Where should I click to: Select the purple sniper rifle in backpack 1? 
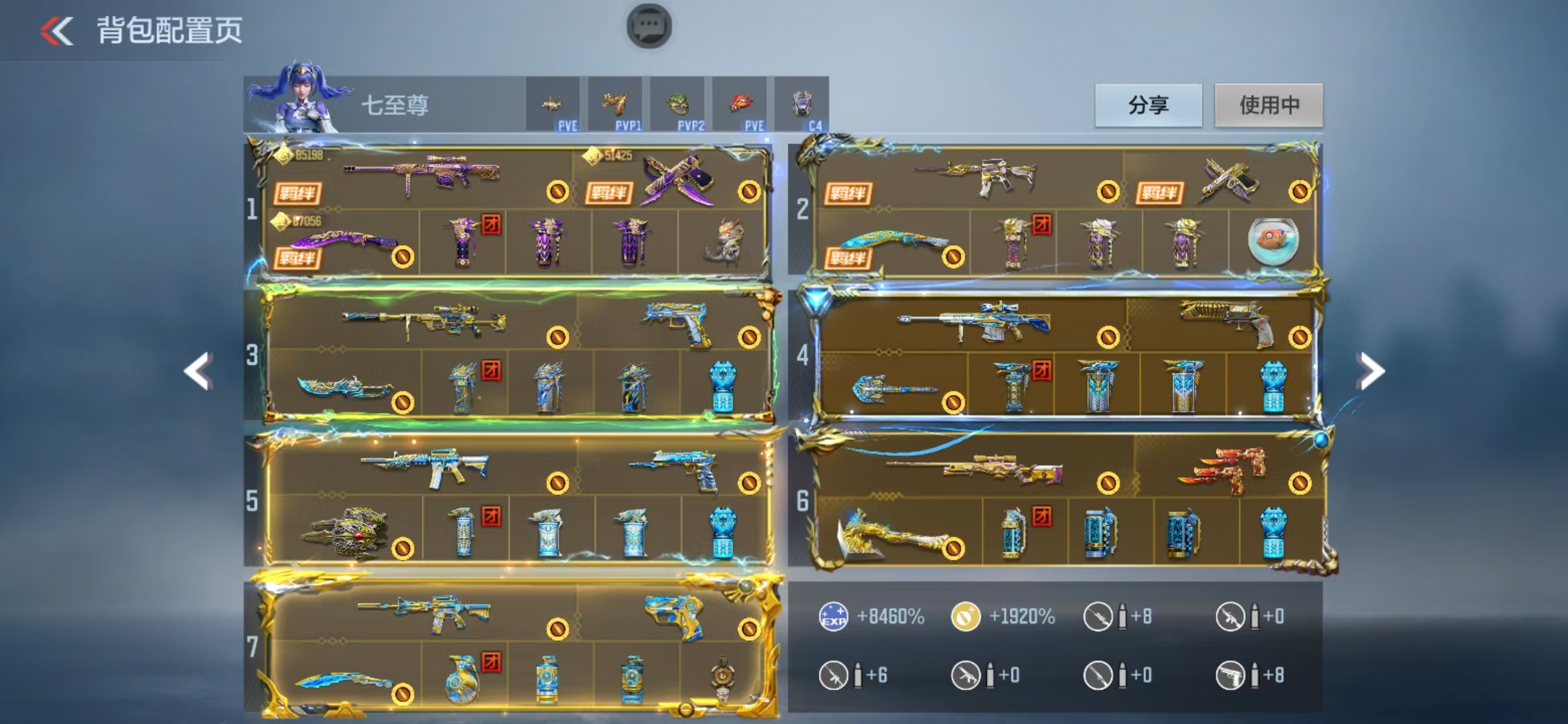pos(422,176)
